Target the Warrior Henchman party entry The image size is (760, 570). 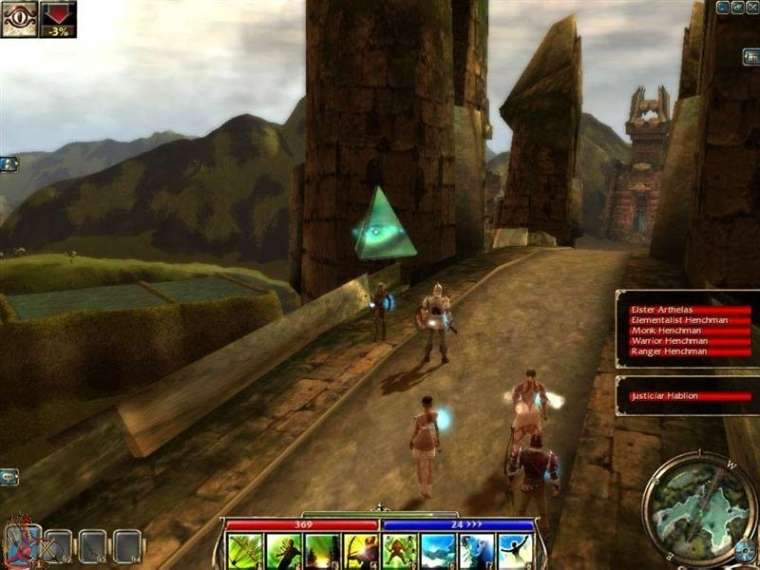tap(689, 341)
